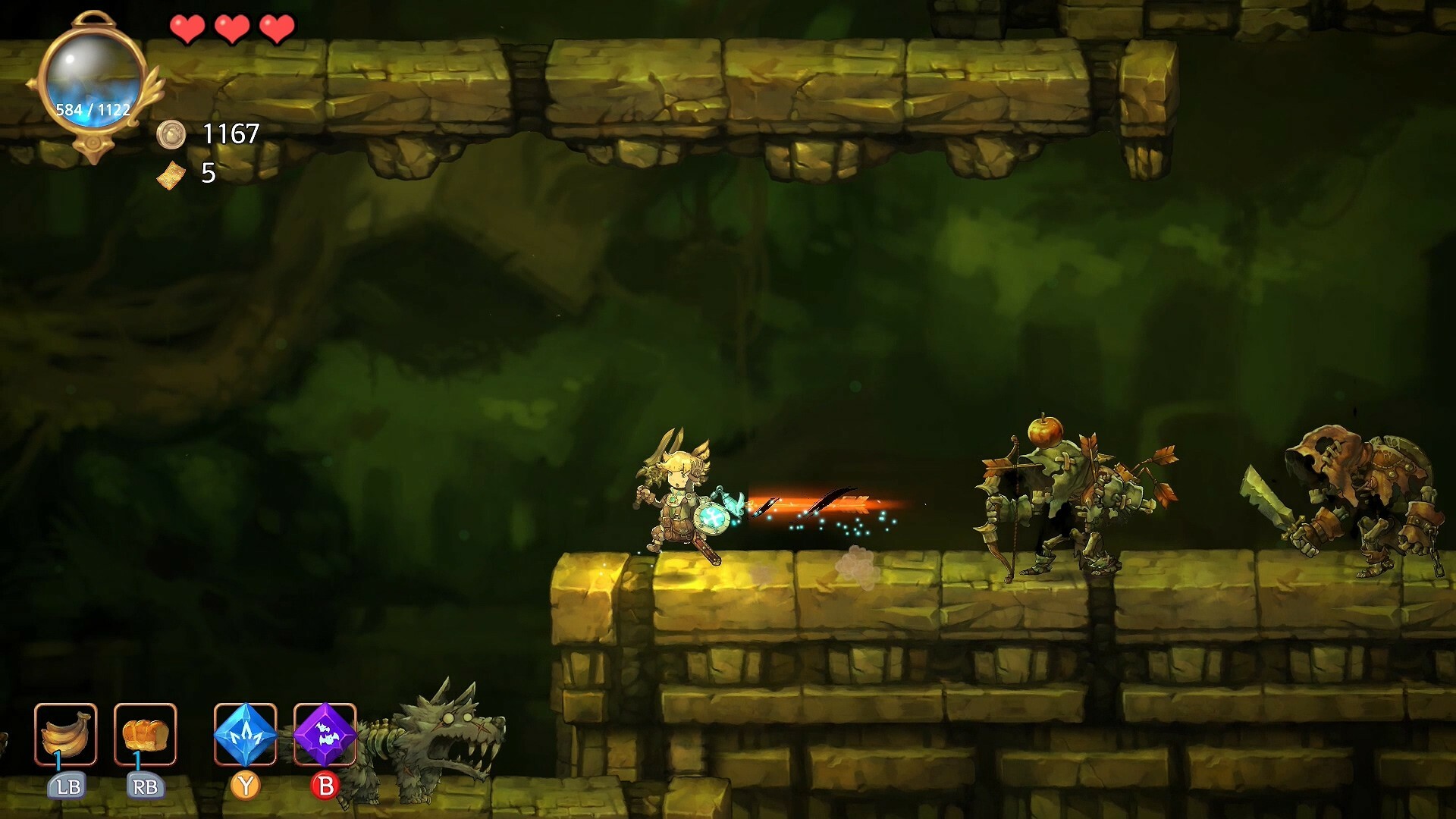Click the first red heart
1456x819 pixels.
tap(187, 30)
